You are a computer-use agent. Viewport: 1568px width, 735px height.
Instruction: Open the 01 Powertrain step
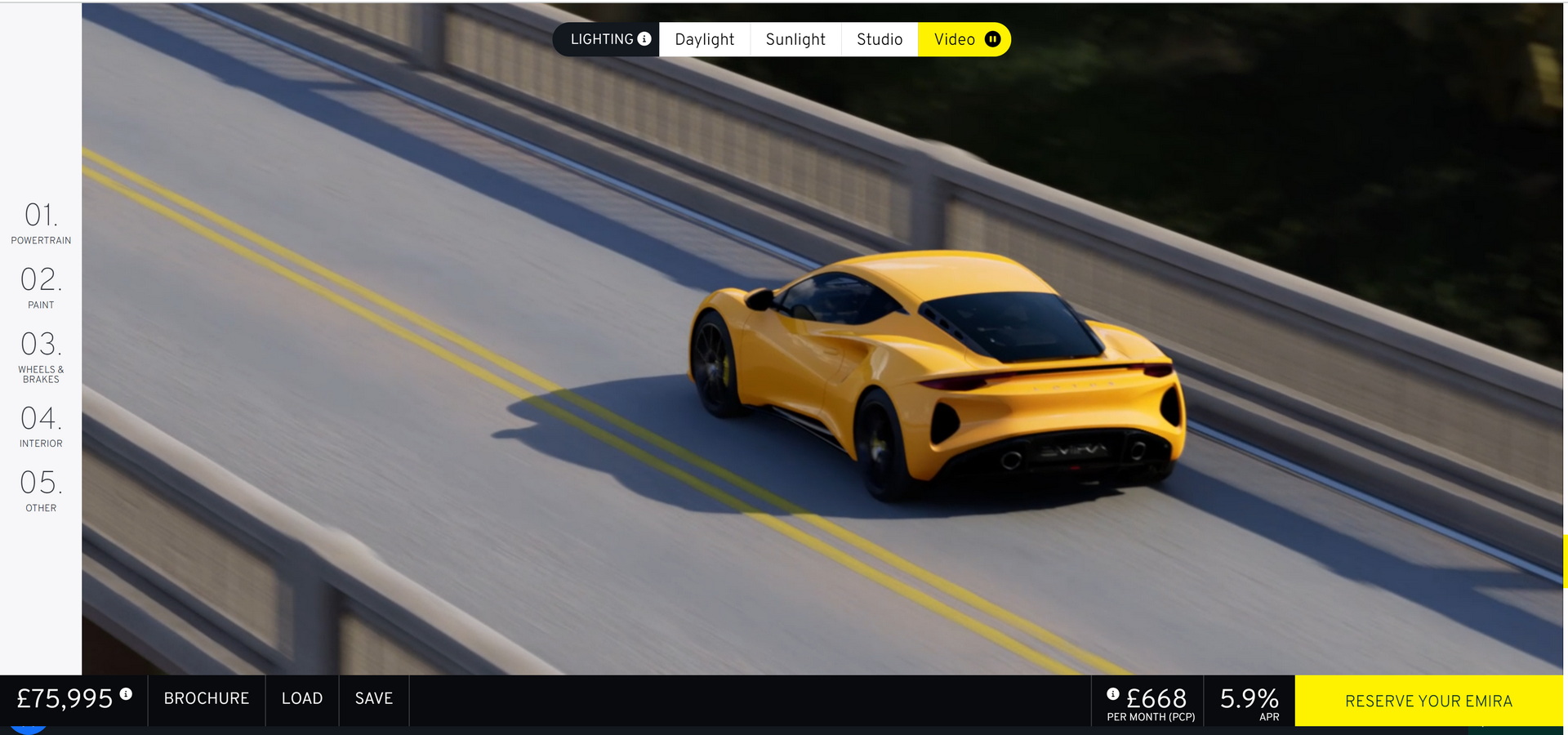coord(41,222)
